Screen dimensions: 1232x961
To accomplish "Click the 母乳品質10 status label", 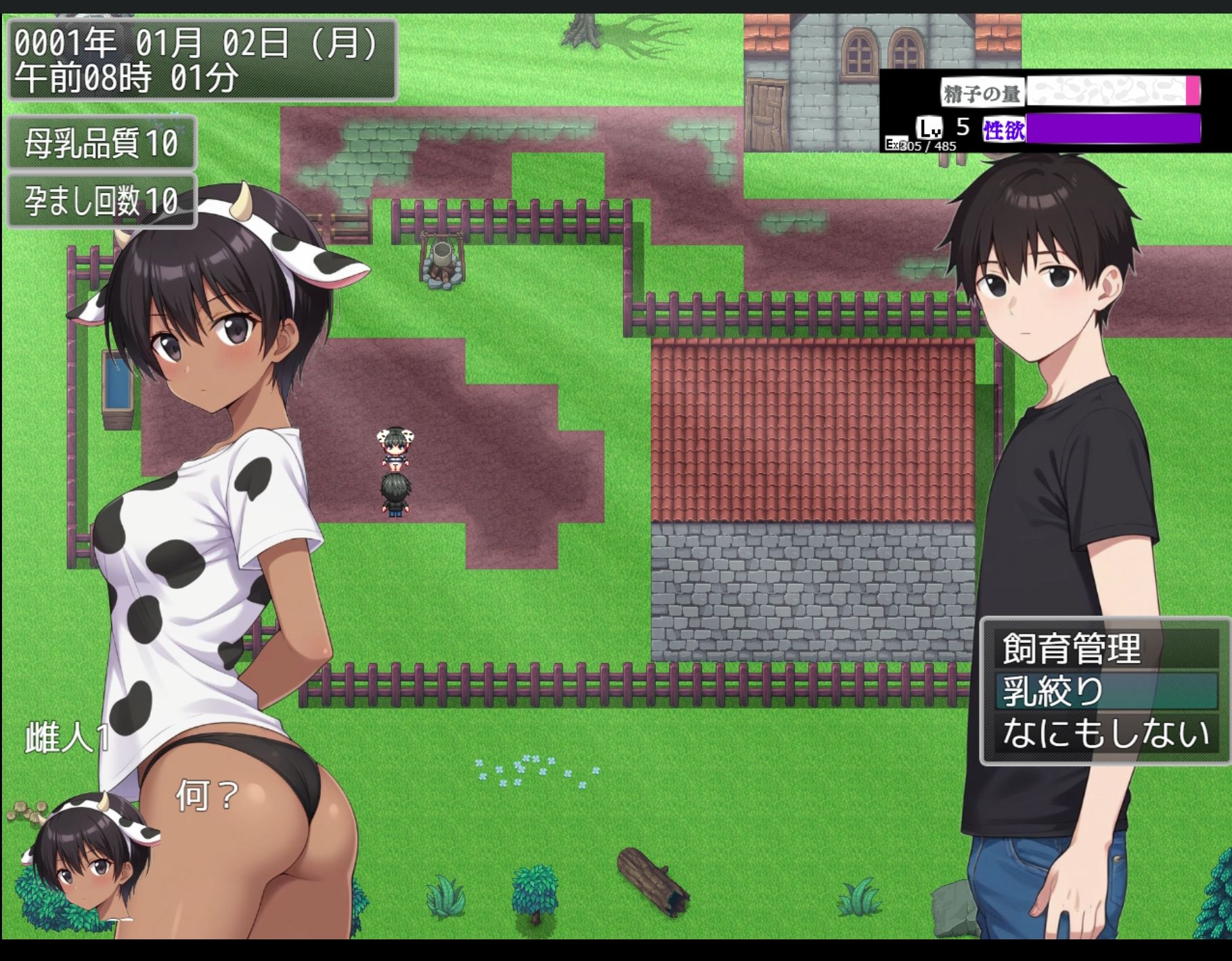I will 100,143.
